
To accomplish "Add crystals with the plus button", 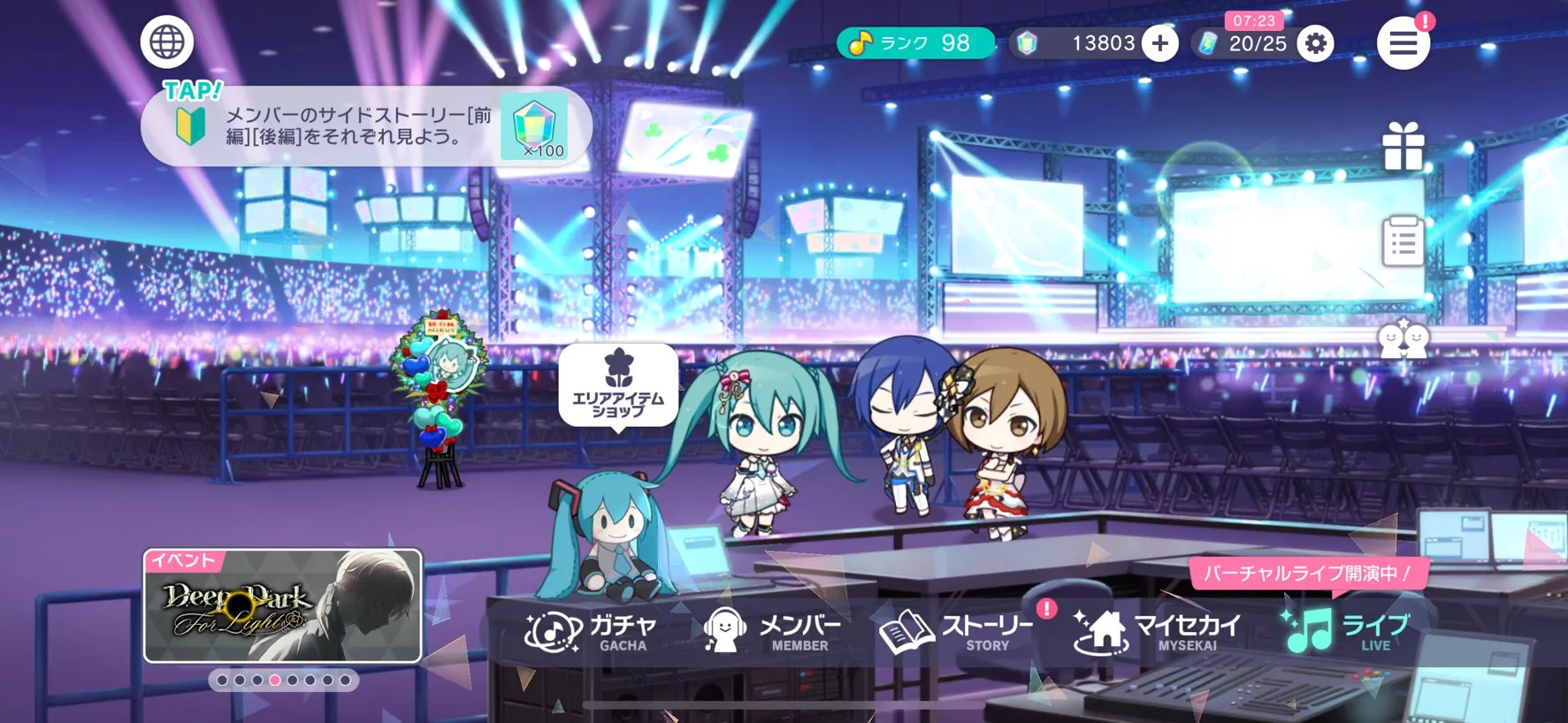I will click(1159, 43).
